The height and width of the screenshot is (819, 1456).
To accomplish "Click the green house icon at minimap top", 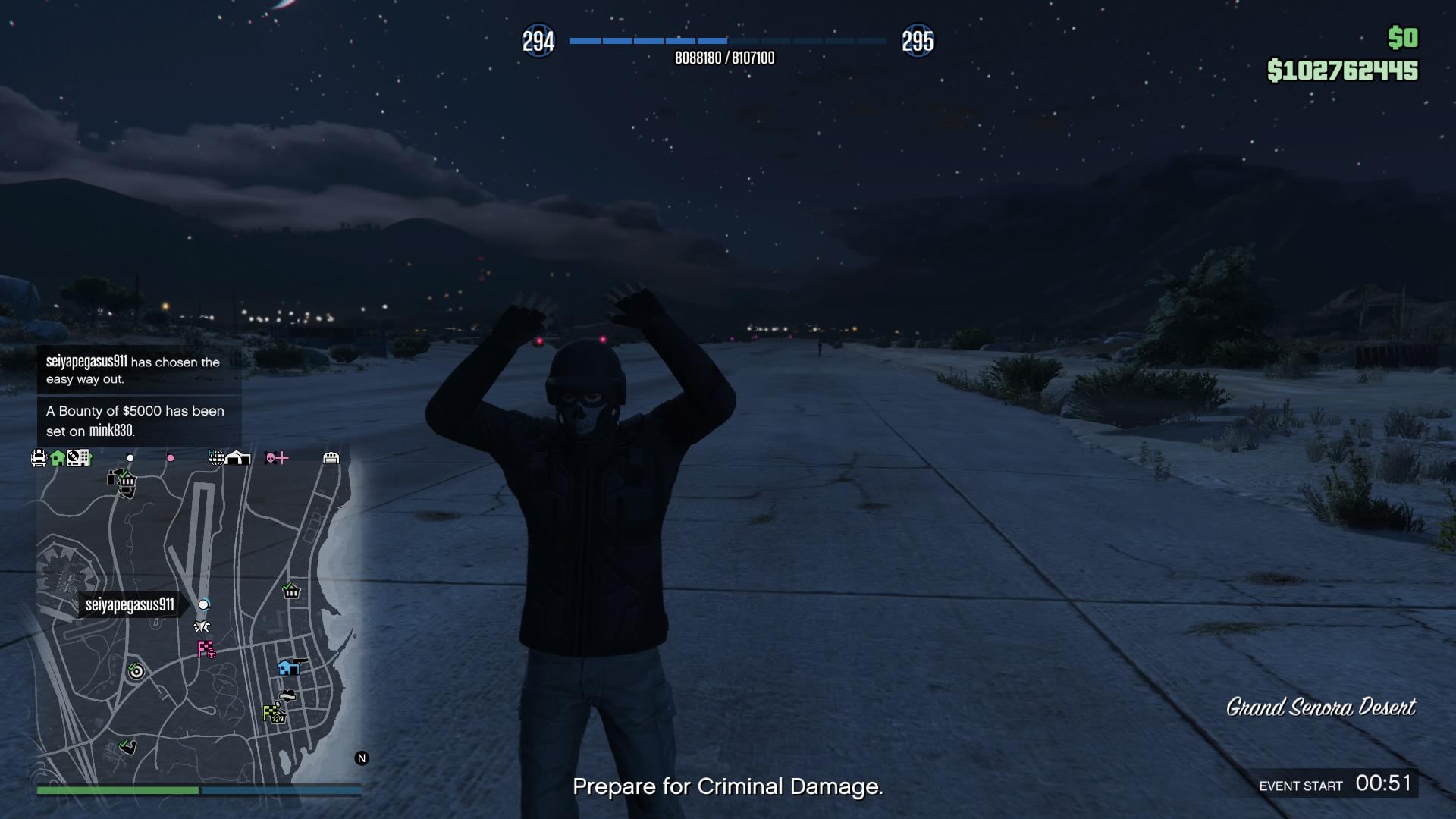I will (x=57, y=457).
